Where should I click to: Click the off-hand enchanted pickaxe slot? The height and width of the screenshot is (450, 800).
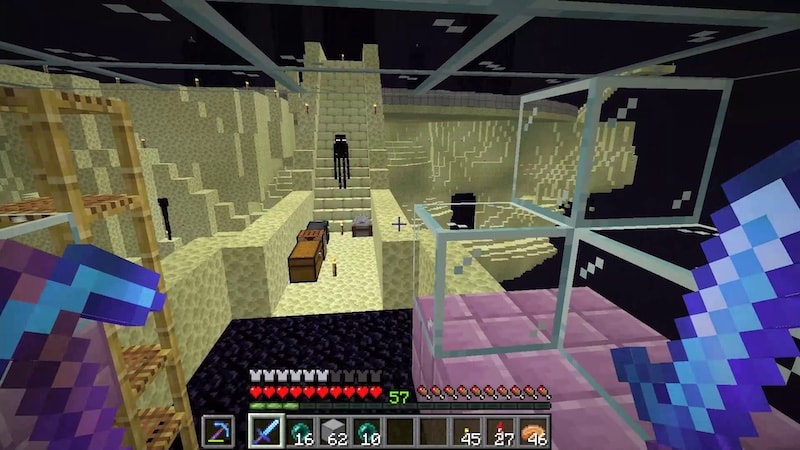tap(218, 432)
